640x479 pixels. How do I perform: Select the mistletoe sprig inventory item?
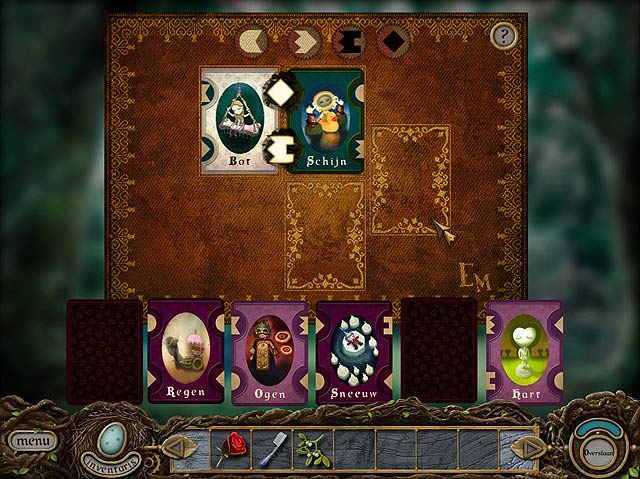[x=308, y=447]
